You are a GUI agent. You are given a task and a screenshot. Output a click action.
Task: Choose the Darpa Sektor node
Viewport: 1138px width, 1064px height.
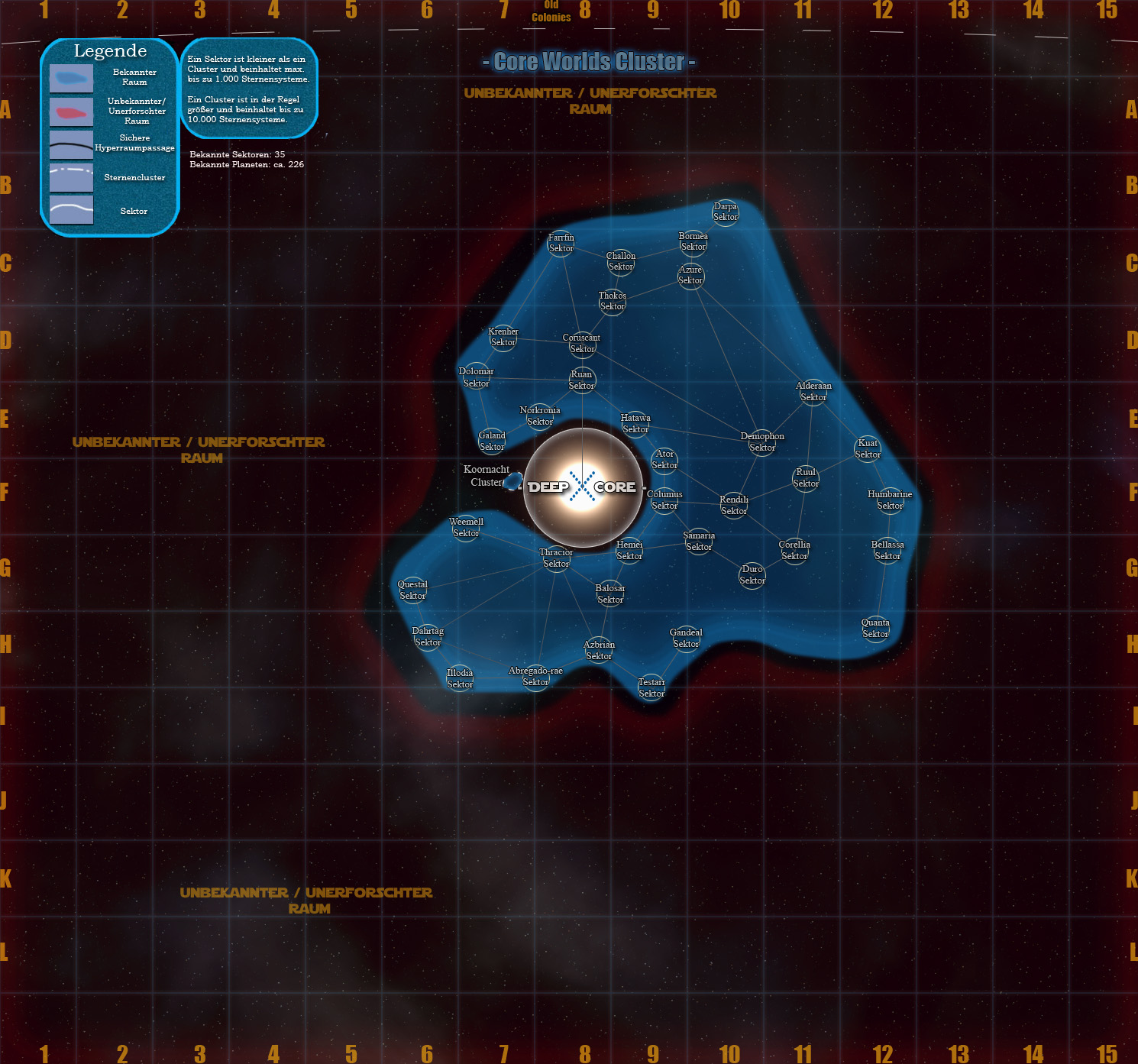click(726, 212)
